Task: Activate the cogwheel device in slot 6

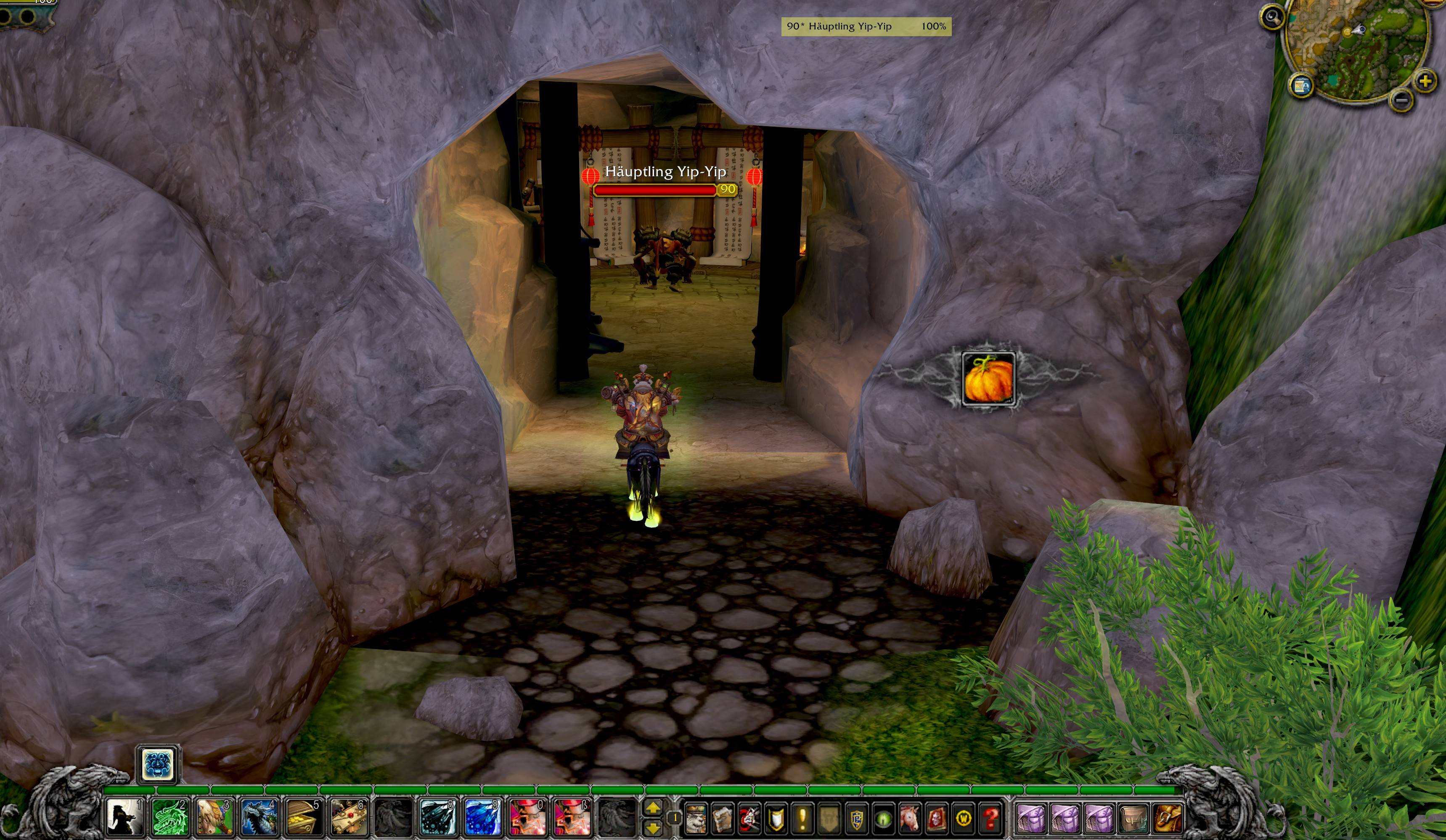Action: pyautogui.click(x=347, y=817)
